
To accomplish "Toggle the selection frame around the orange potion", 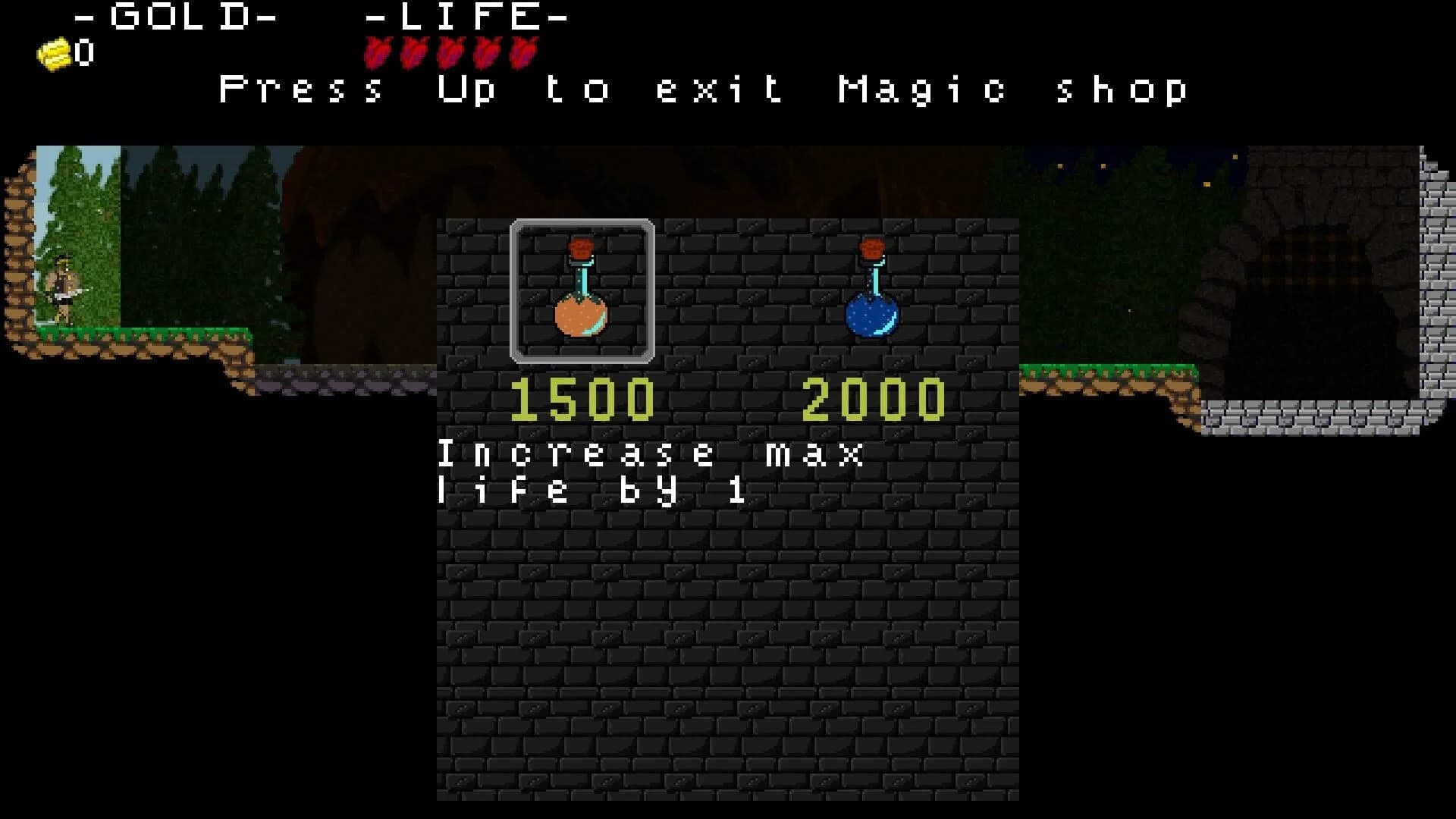I will (x=582, y=292).
